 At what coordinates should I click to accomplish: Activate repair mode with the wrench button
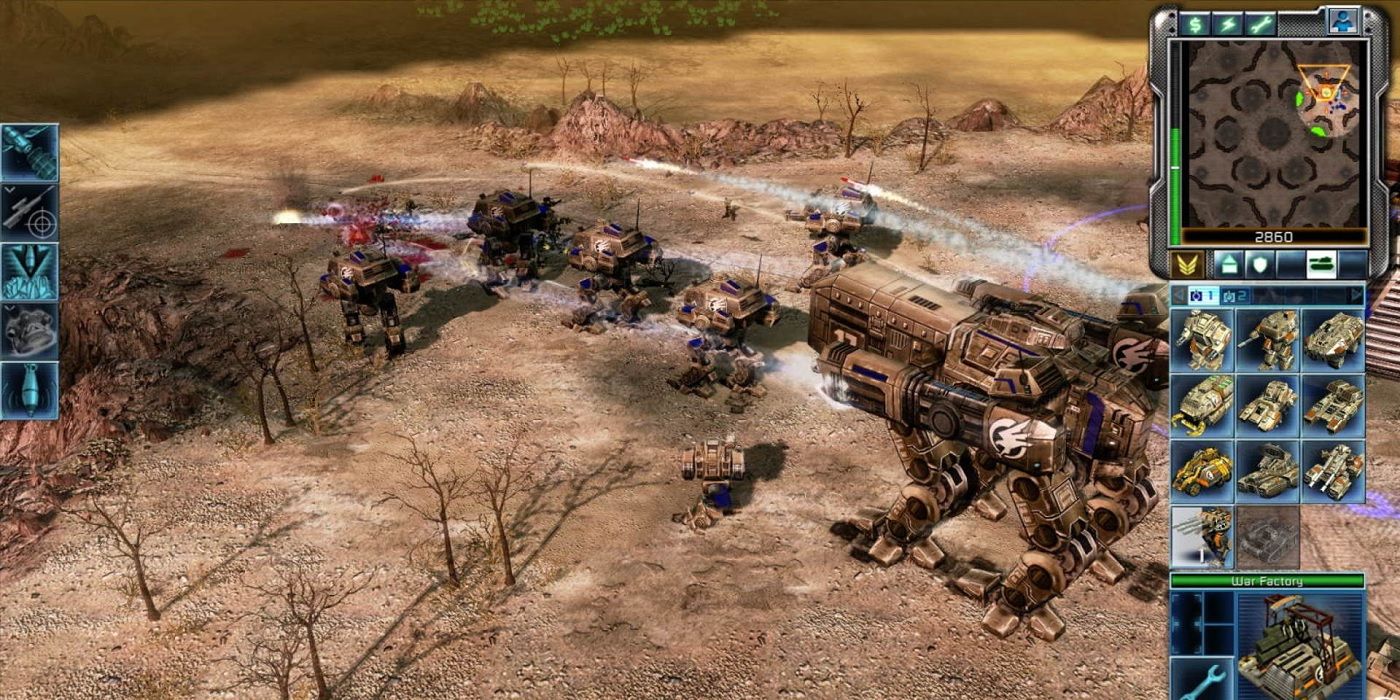click(x=1260, y=24)
